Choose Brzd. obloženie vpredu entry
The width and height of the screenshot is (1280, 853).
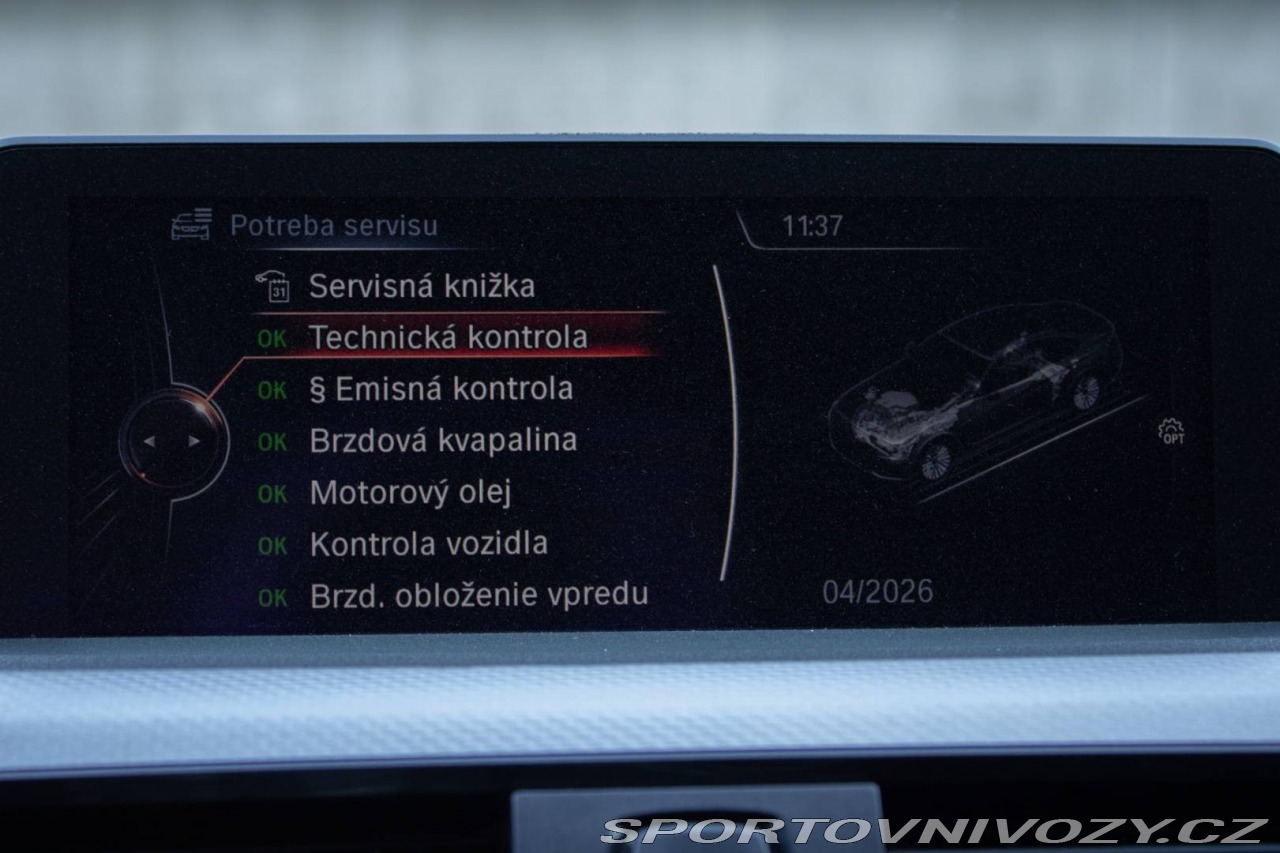pyautogui.click(x=478, y=595)
